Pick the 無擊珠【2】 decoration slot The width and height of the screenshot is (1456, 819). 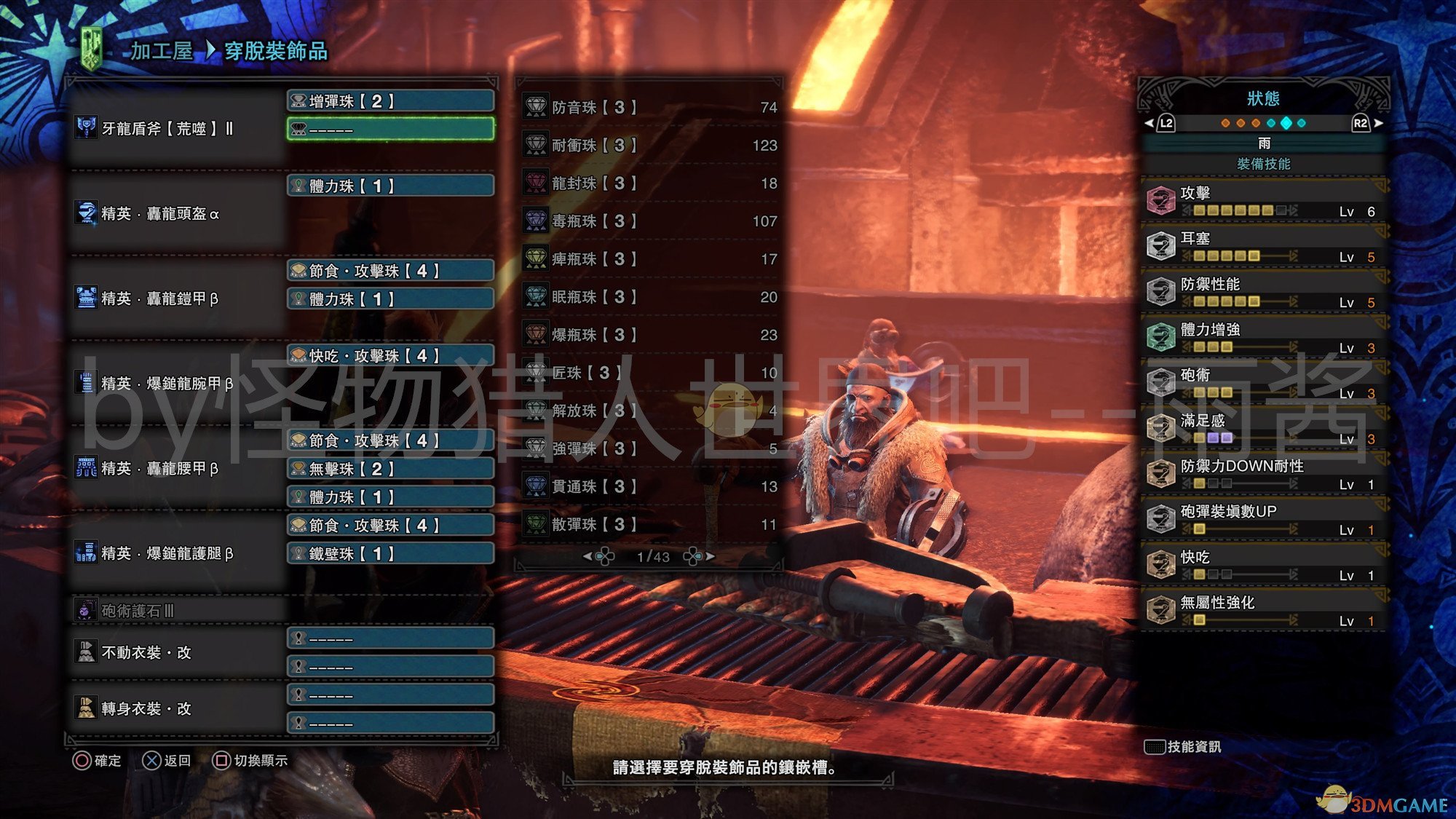[x=391, y=469]
